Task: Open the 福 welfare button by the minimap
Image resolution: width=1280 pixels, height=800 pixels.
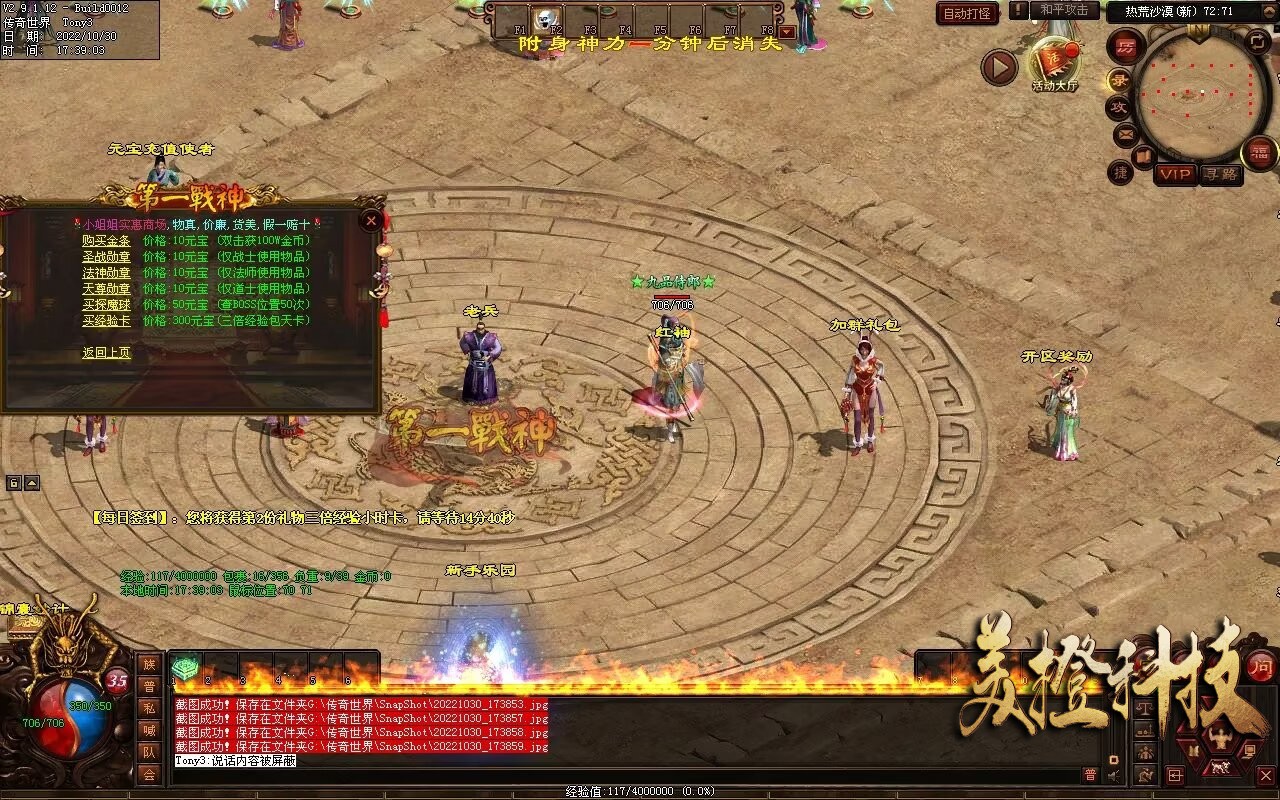Action: click(x=1260, y=153)
